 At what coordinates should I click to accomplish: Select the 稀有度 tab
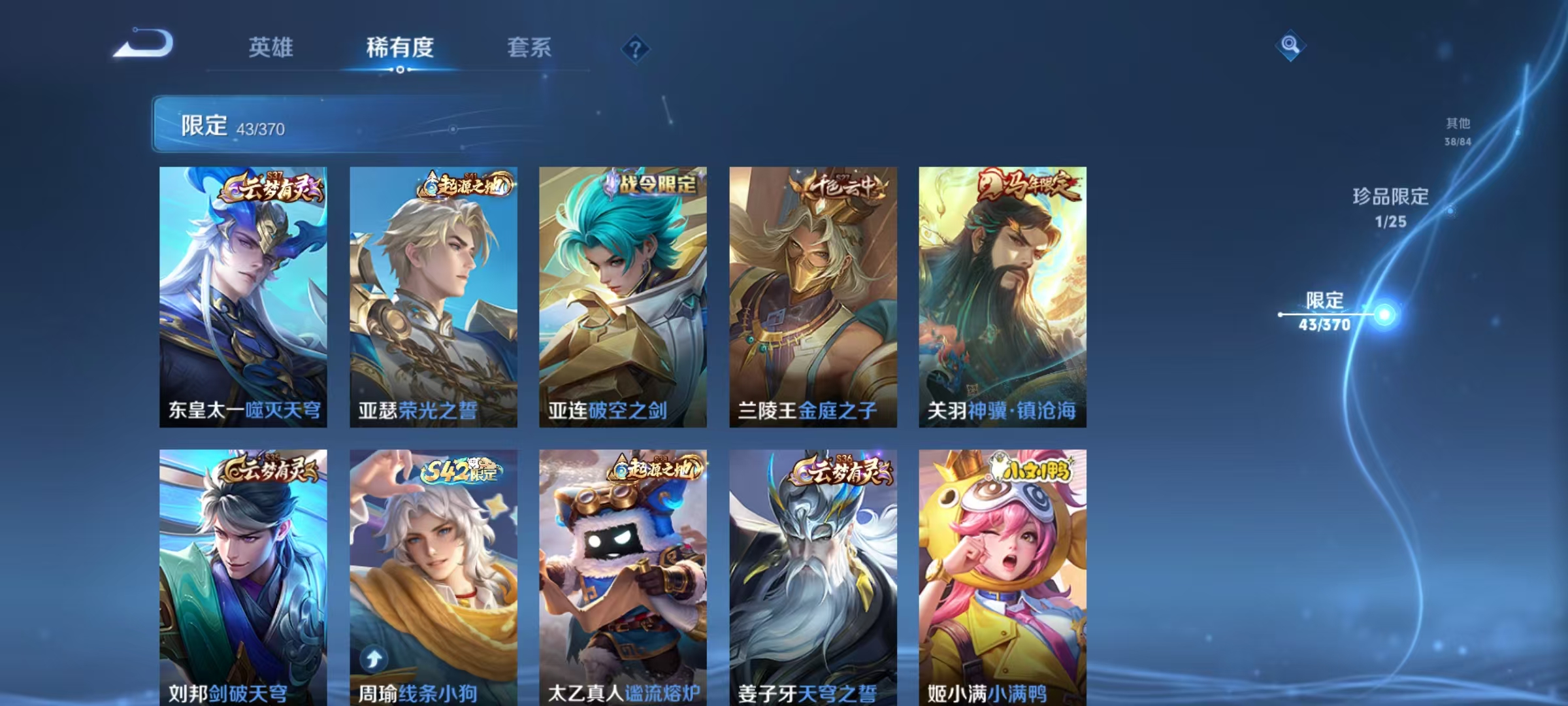pos(400,46)
